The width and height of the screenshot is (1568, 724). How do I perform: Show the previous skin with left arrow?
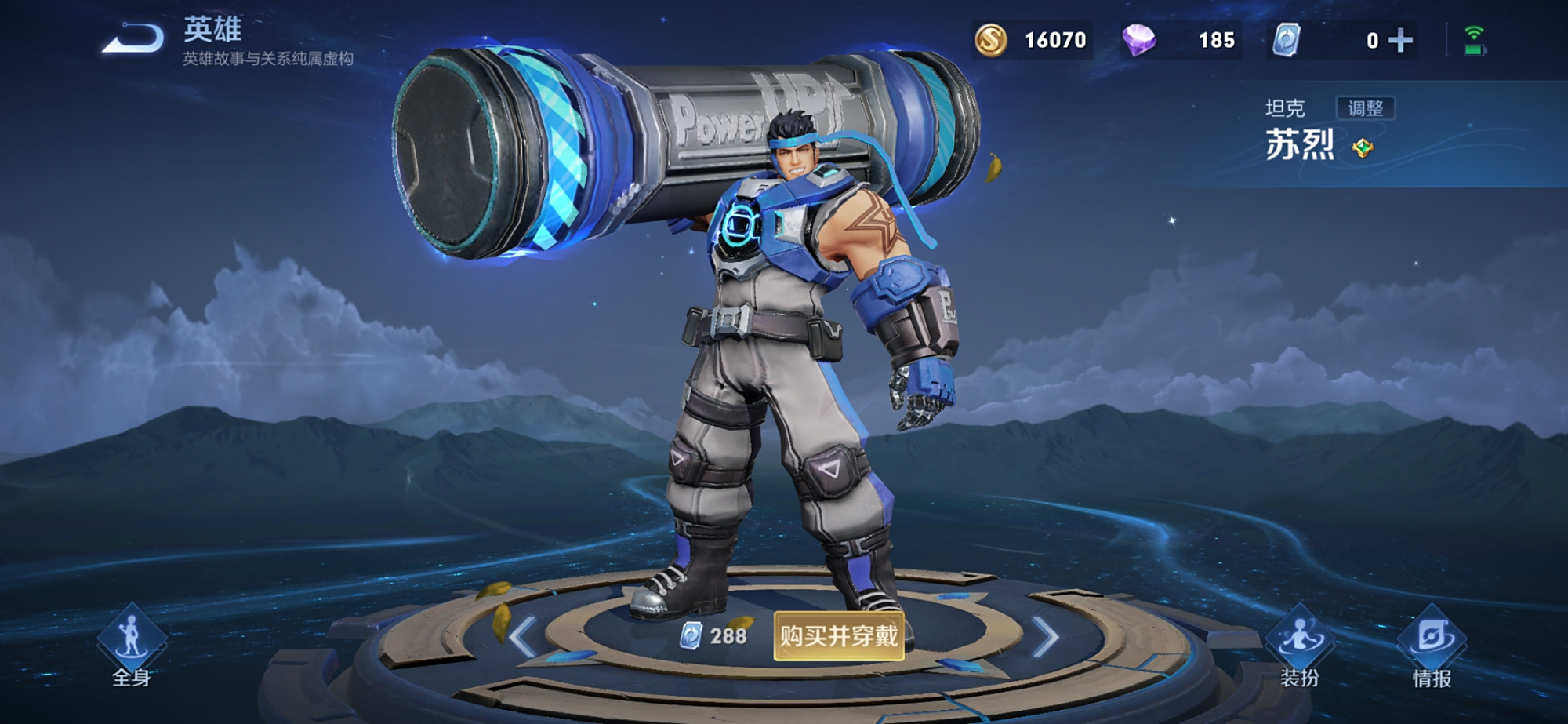523,635
